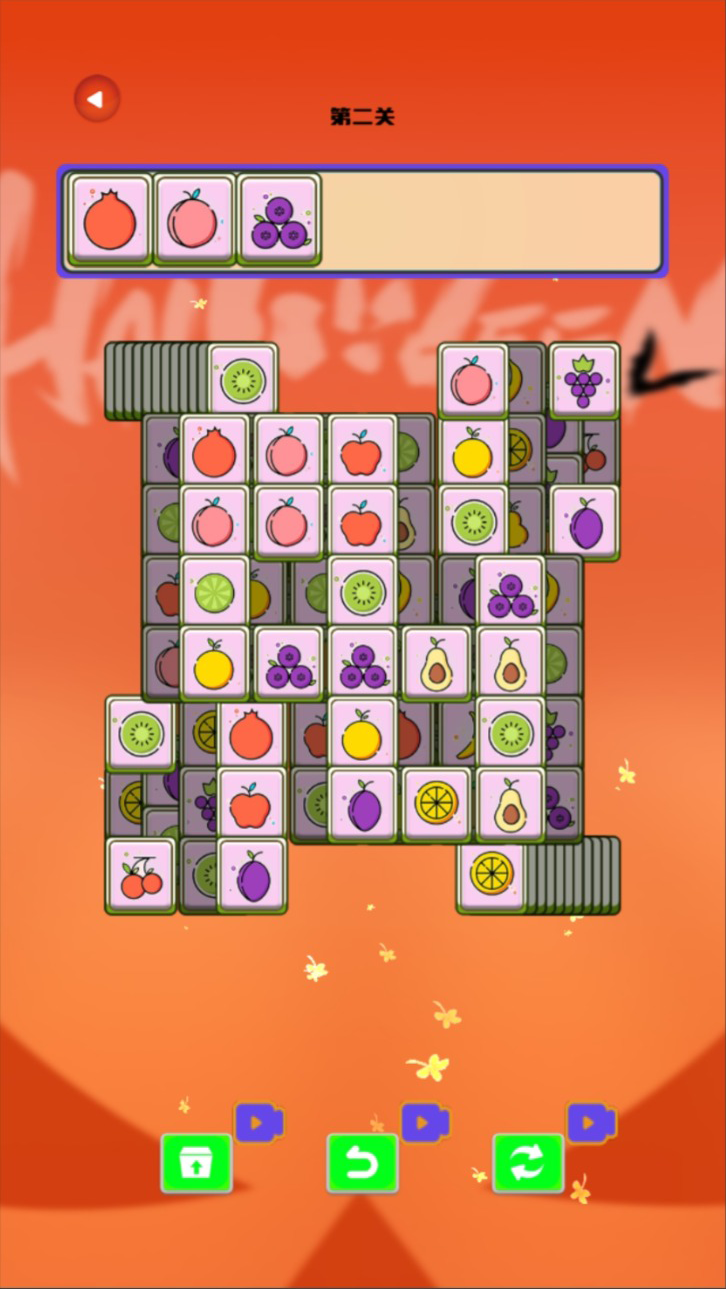
Task: Select the pomegranate tile in the collection tray
Action: 110,220
